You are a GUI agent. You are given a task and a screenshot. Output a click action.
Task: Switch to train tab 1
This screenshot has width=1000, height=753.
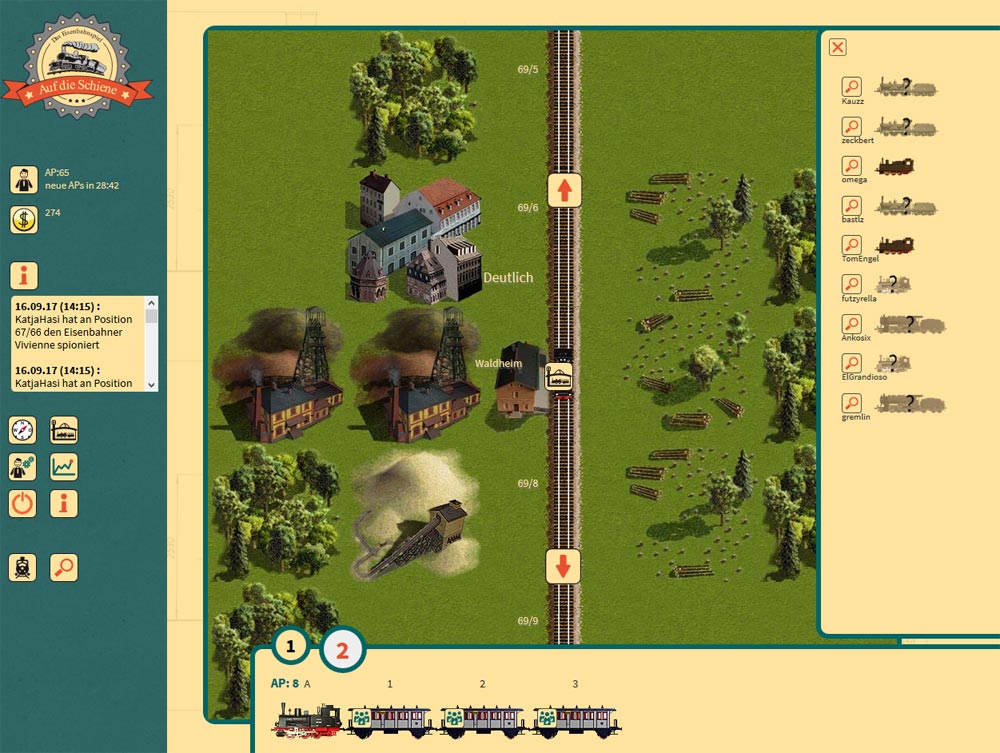click(291, 647)
